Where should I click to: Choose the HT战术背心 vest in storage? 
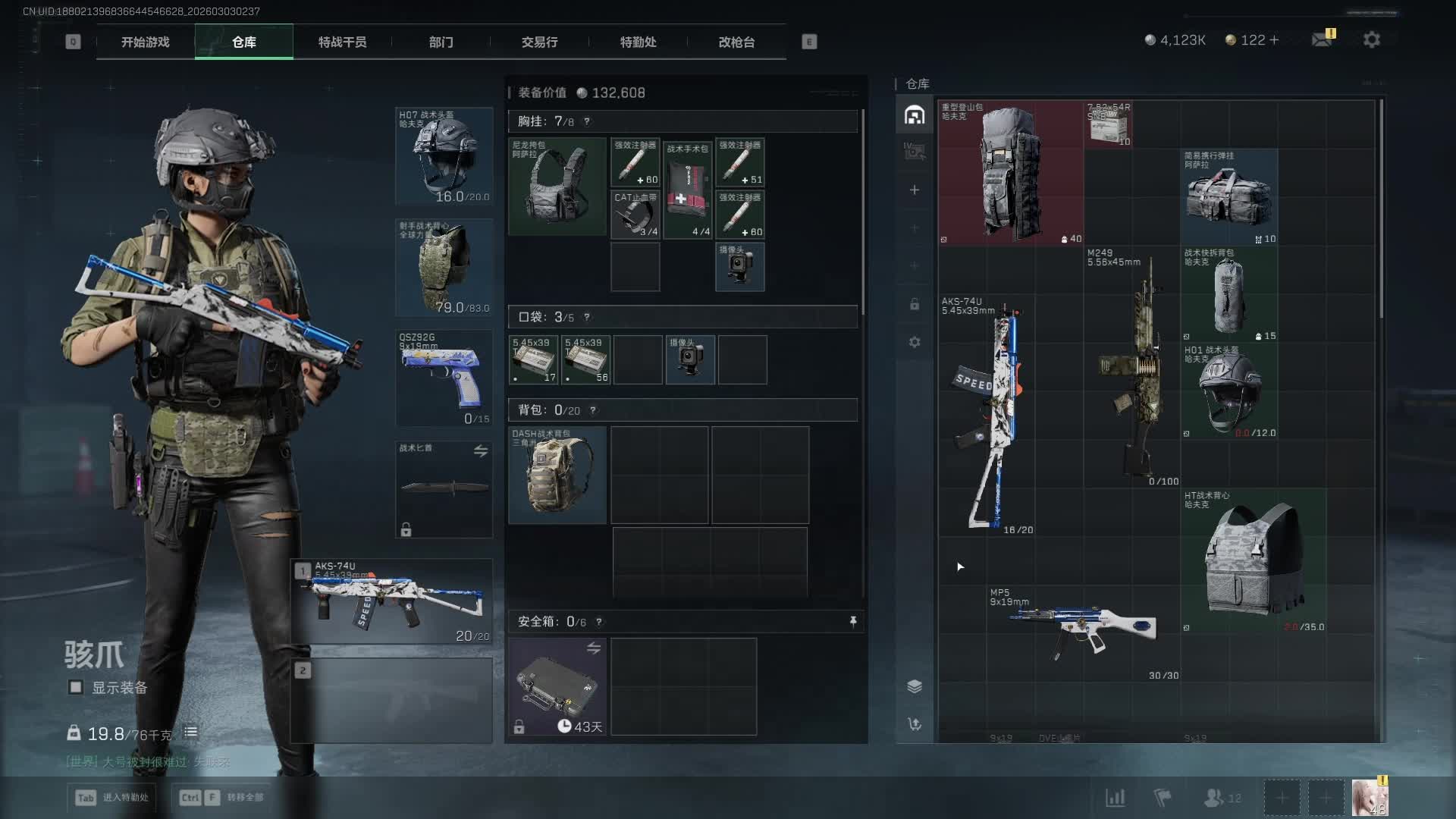click(1254, 561)
